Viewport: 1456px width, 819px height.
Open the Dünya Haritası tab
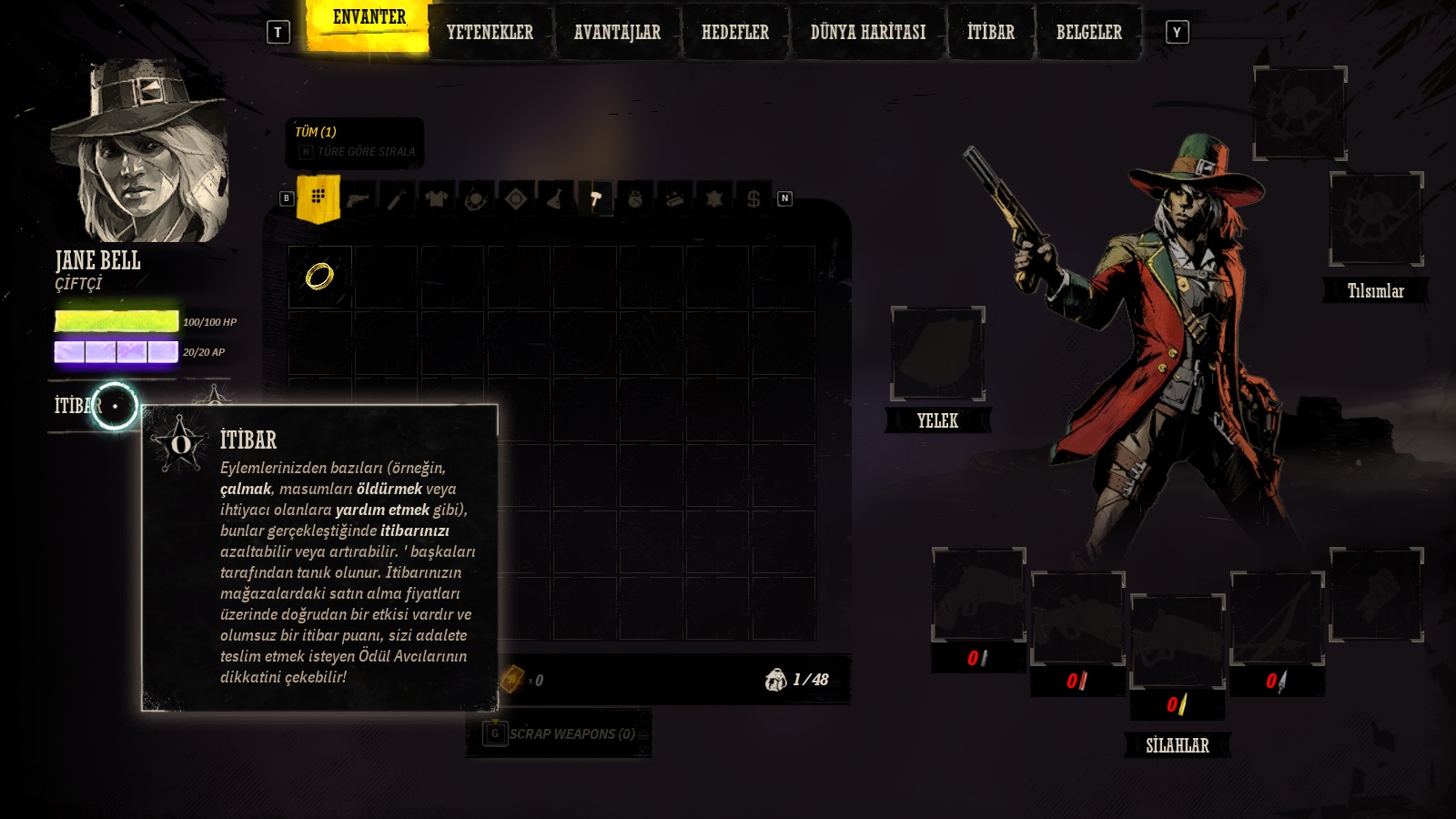867,33
